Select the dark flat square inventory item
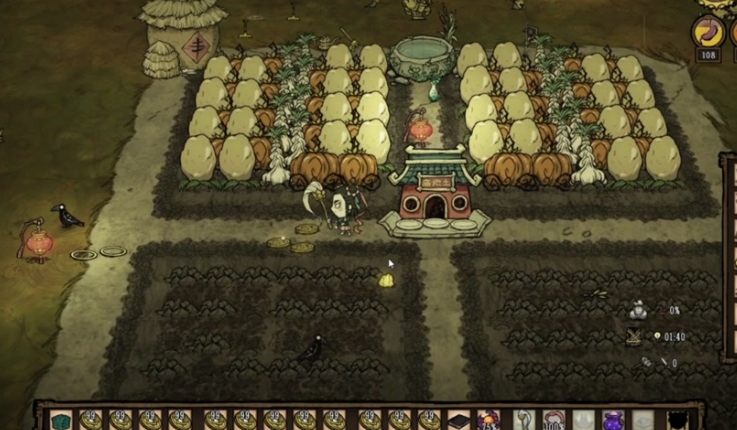The image size is (737, 430). 459,420
